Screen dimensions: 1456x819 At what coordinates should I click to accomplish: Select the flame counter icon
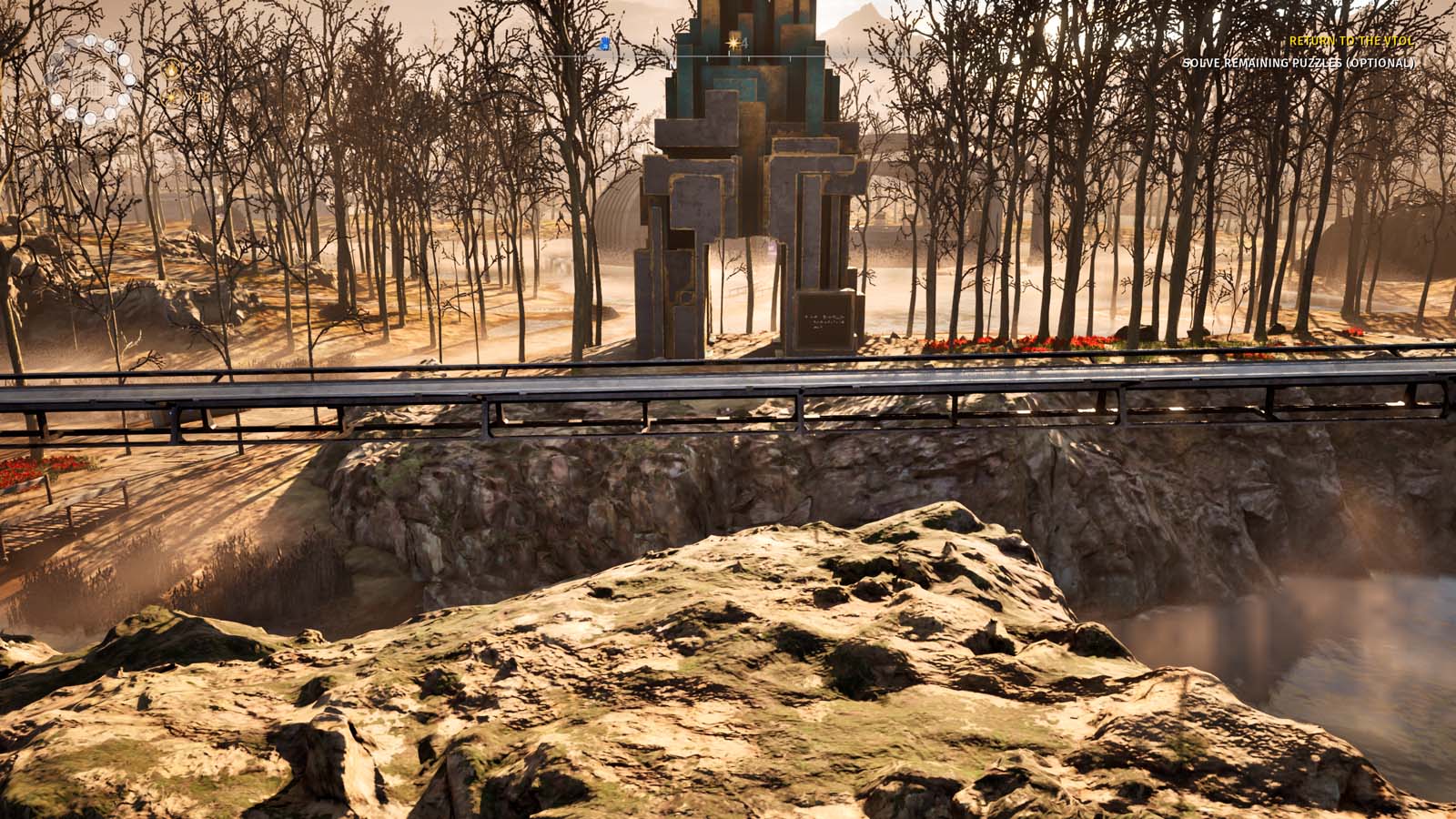pyautogui.click(x=171, y=69)
